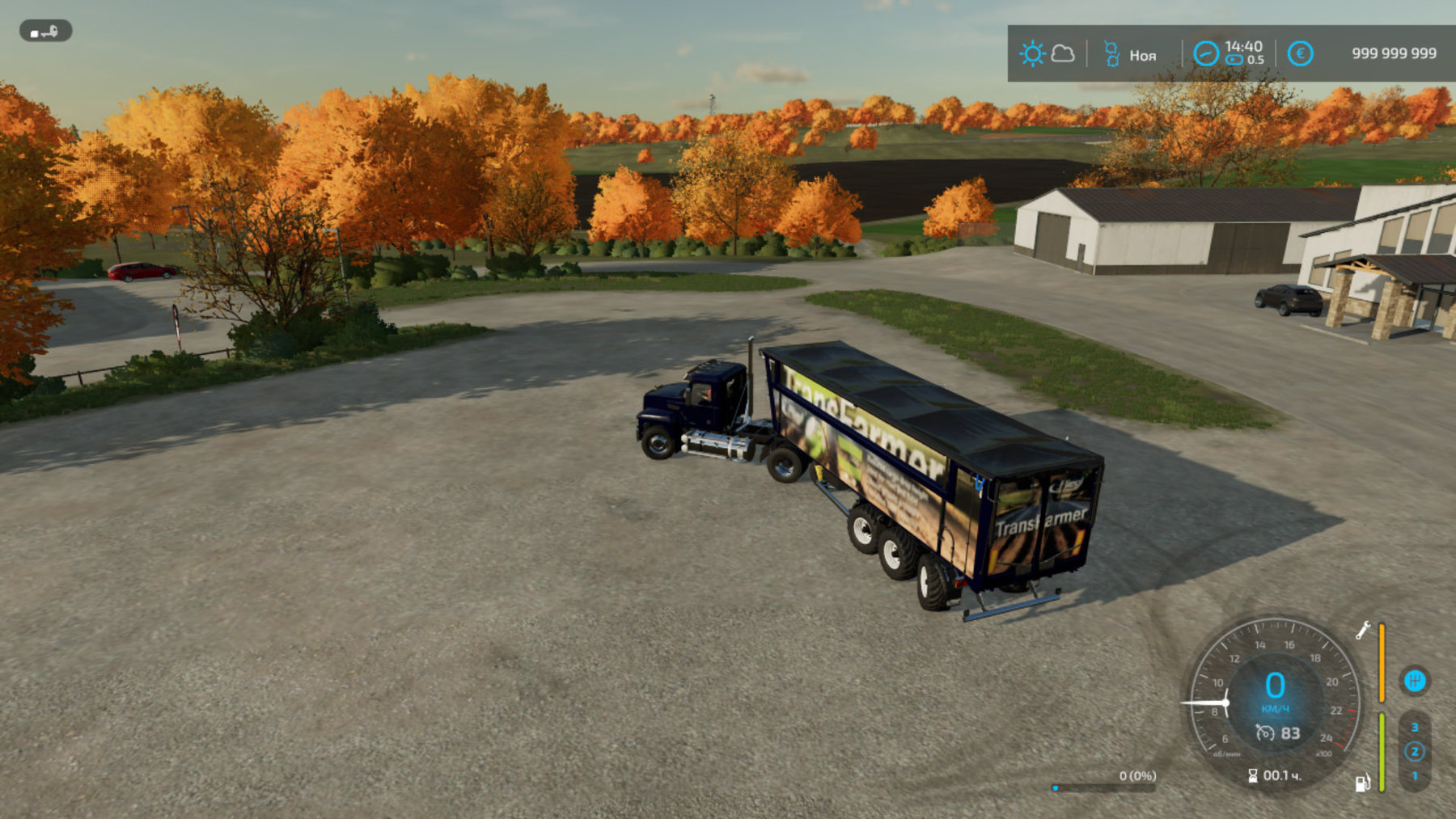Click the blue clock icon
This screenshot has width=1456, height=819.
click(1205, 54)
